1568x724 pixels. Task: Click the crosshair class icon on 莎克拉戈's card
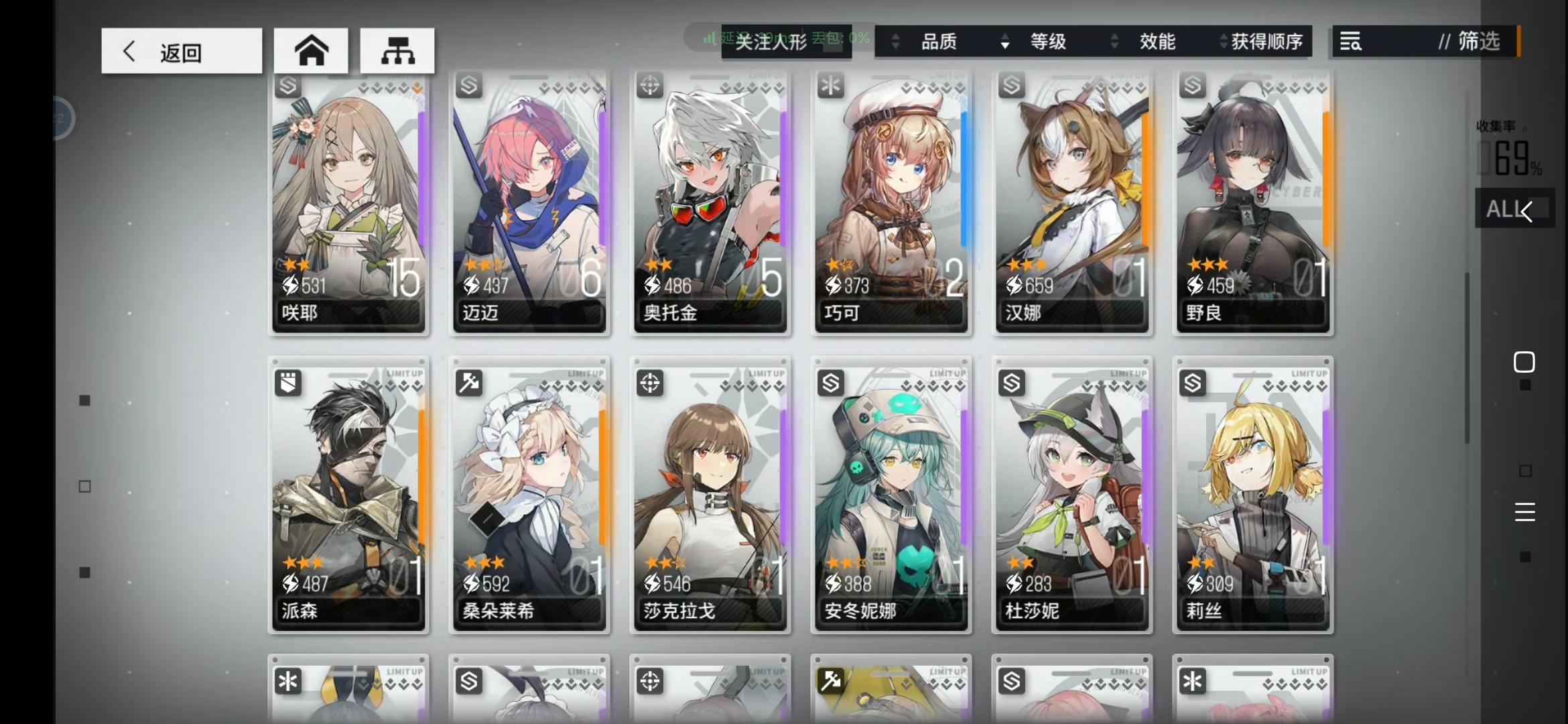coord(649,382)
